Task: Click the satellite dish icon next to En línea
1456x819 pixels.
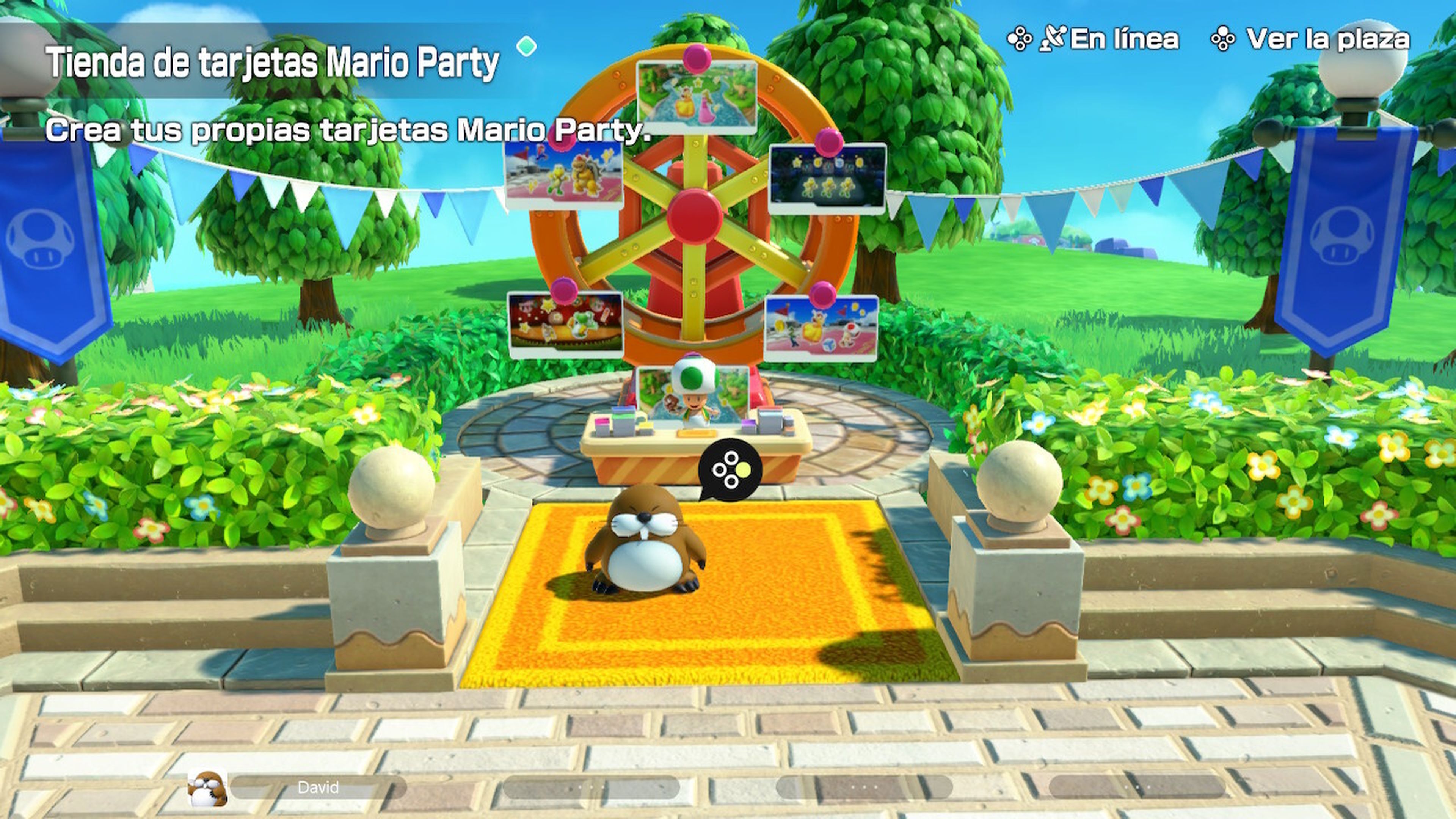Action: 1053,38
